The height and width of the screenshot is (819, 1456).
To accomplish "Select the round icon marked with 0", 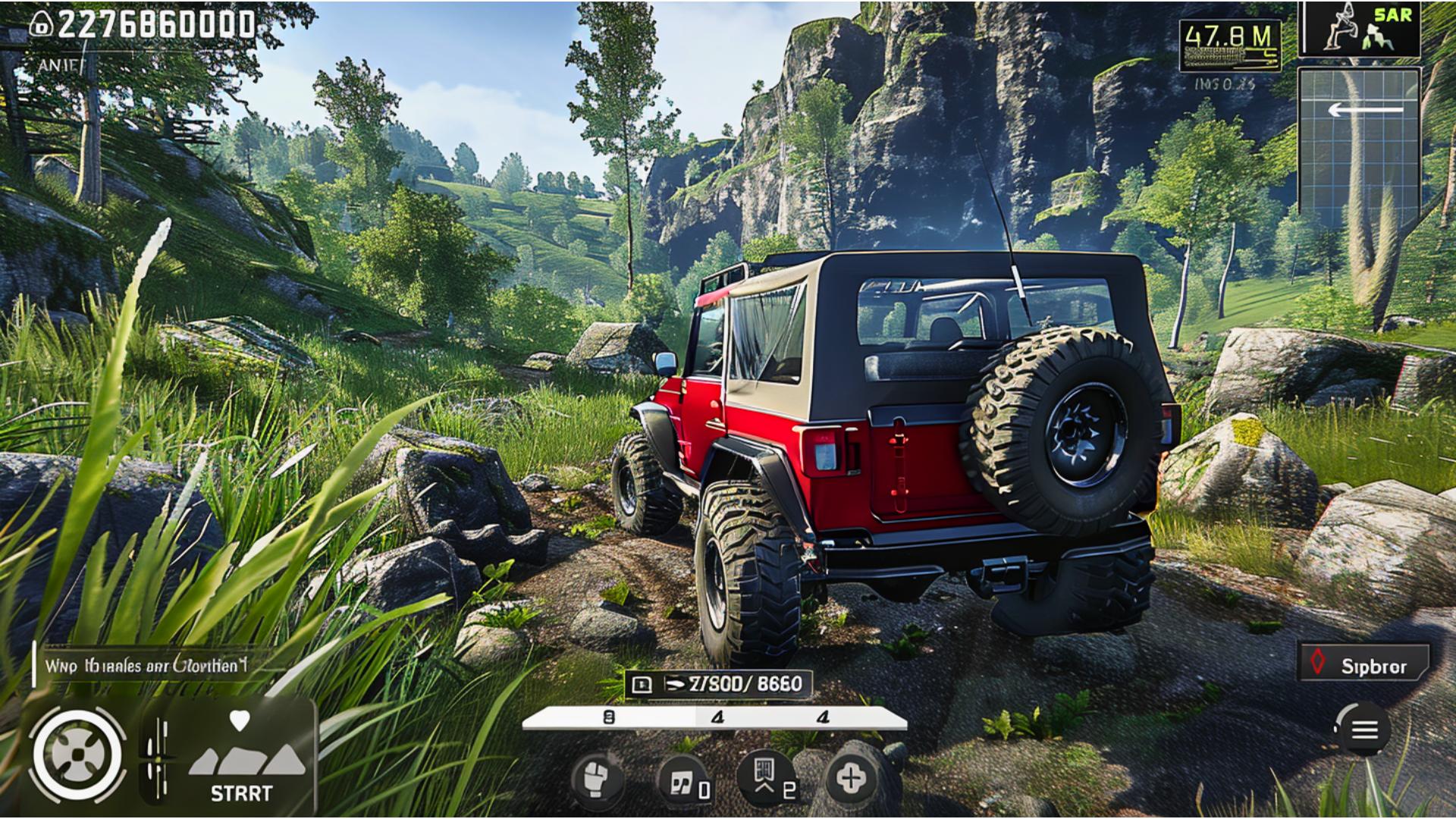I will [x=684, y=781].
